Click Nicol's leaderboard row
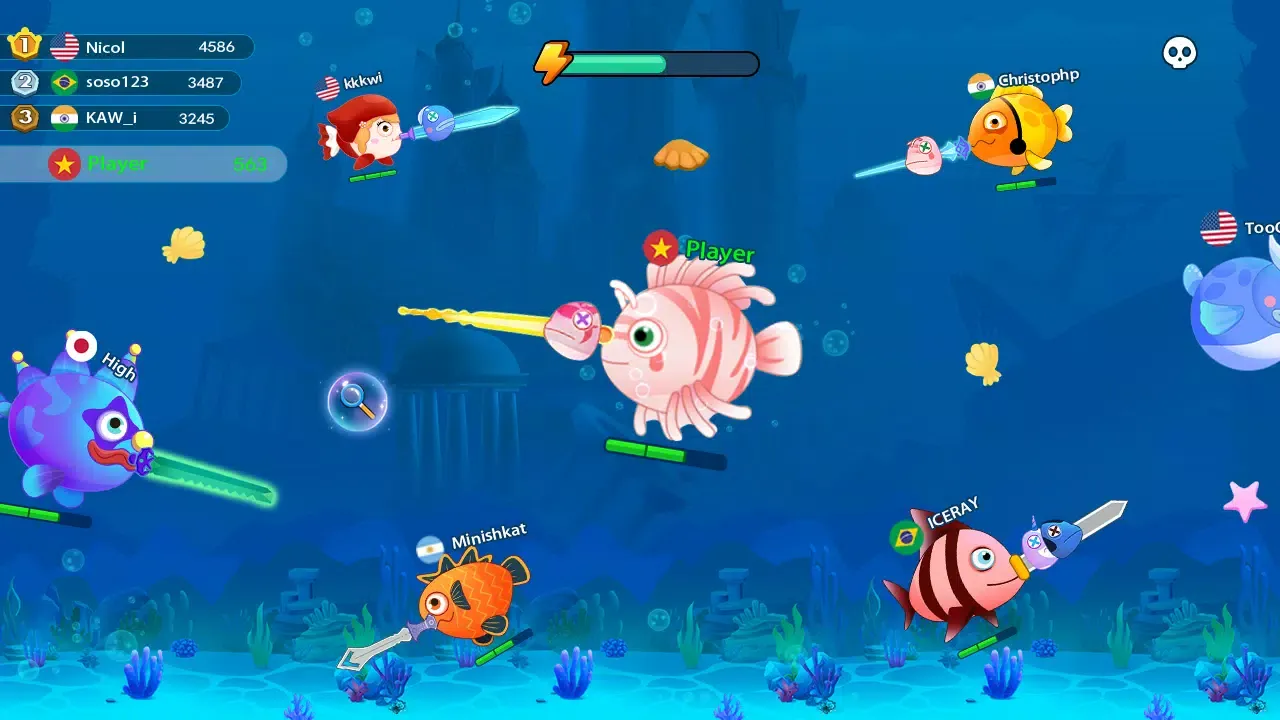This screenshot has width=1280, height=720. click(145, 46)
